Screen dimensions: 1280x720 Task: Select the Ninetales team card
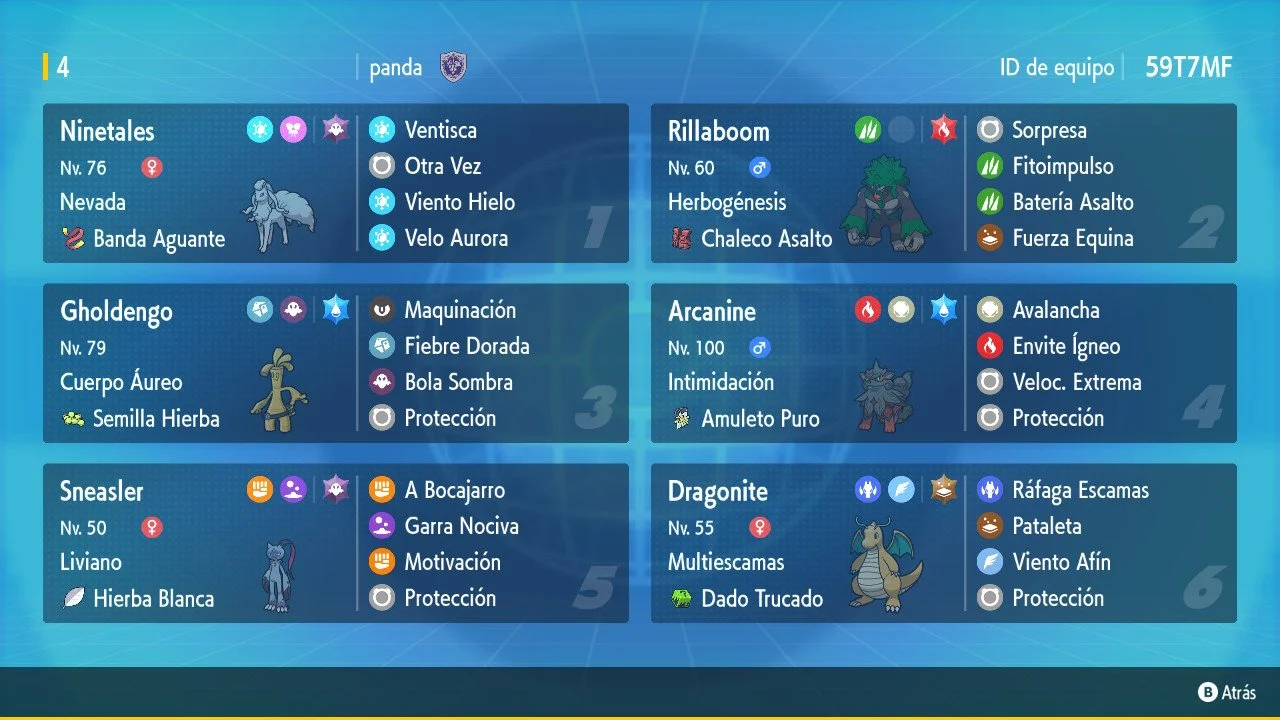[336, 184]
